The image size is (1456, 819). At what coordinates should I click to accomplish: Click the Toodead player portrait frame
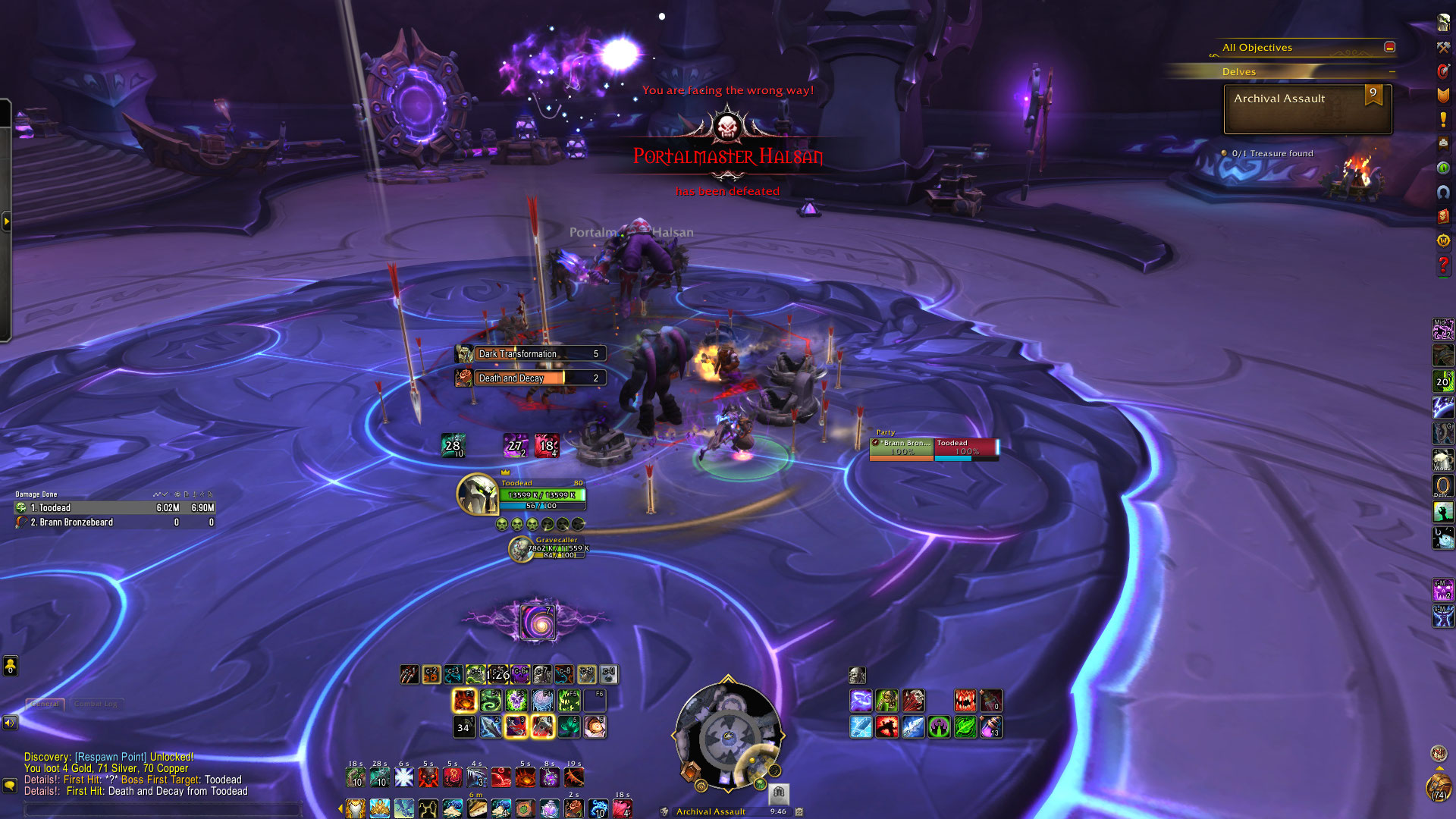coord(476,494)
